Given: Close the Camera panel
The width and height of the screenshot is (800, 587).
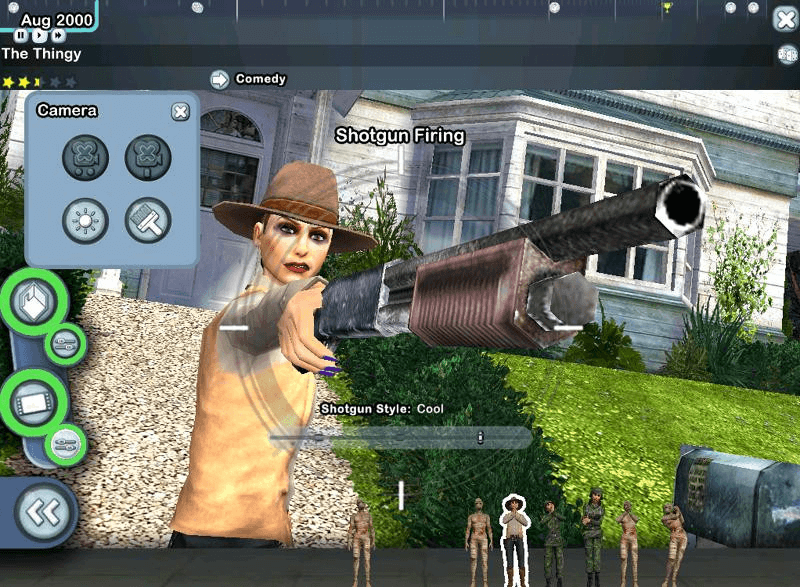Looking at the screenshot, I should tap(180, 111).
